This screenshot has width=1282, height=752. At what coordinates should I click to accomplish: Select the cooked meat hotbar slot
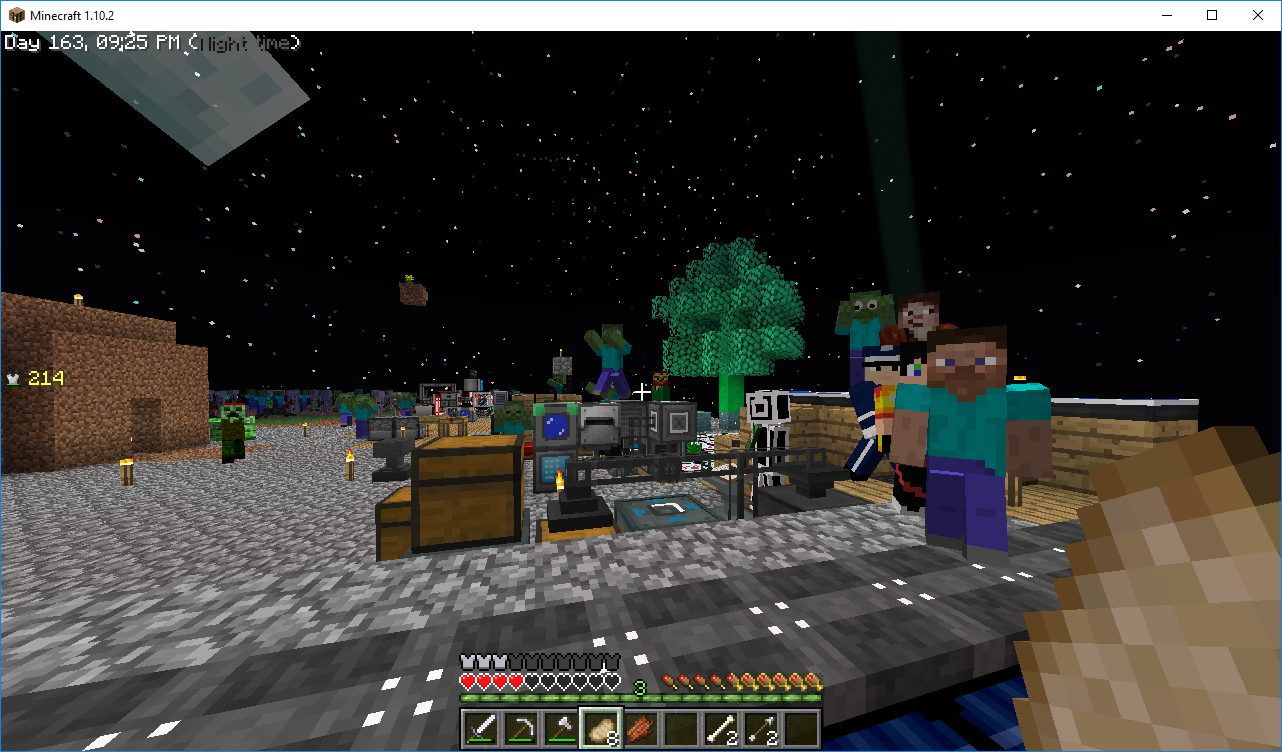coord(641,728)
